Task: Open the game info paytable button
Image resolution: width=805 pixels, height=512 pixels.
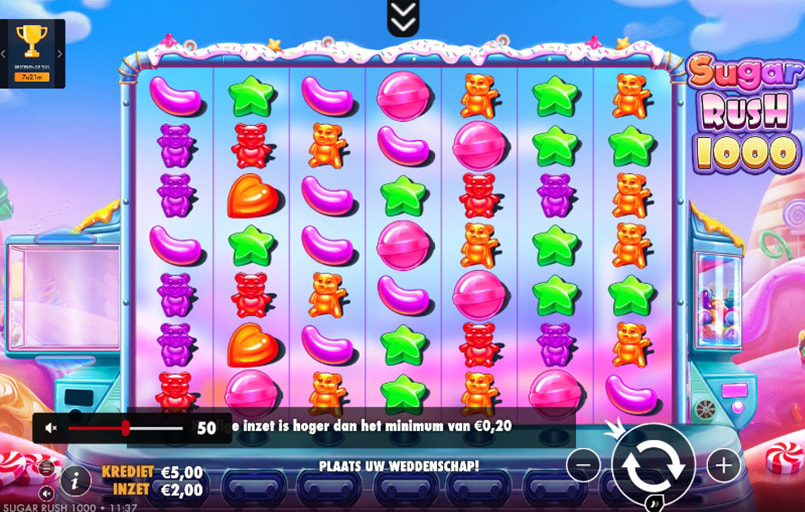Action: click(x=75, y=481)
